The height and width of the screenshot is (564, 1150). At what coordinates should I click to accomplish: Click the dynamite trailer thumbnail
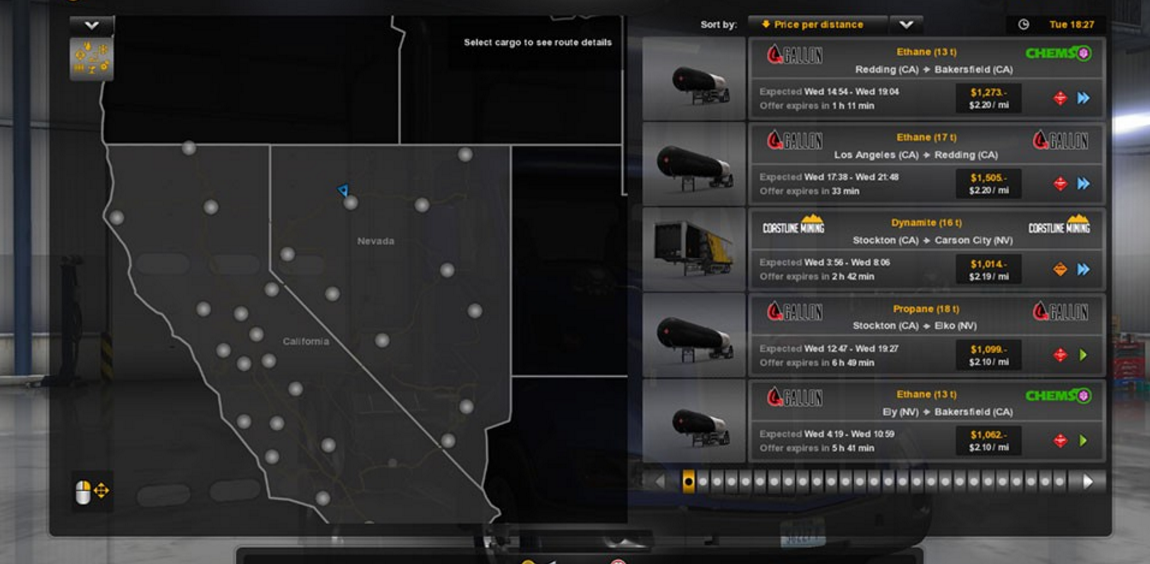[x=694, y=249]
